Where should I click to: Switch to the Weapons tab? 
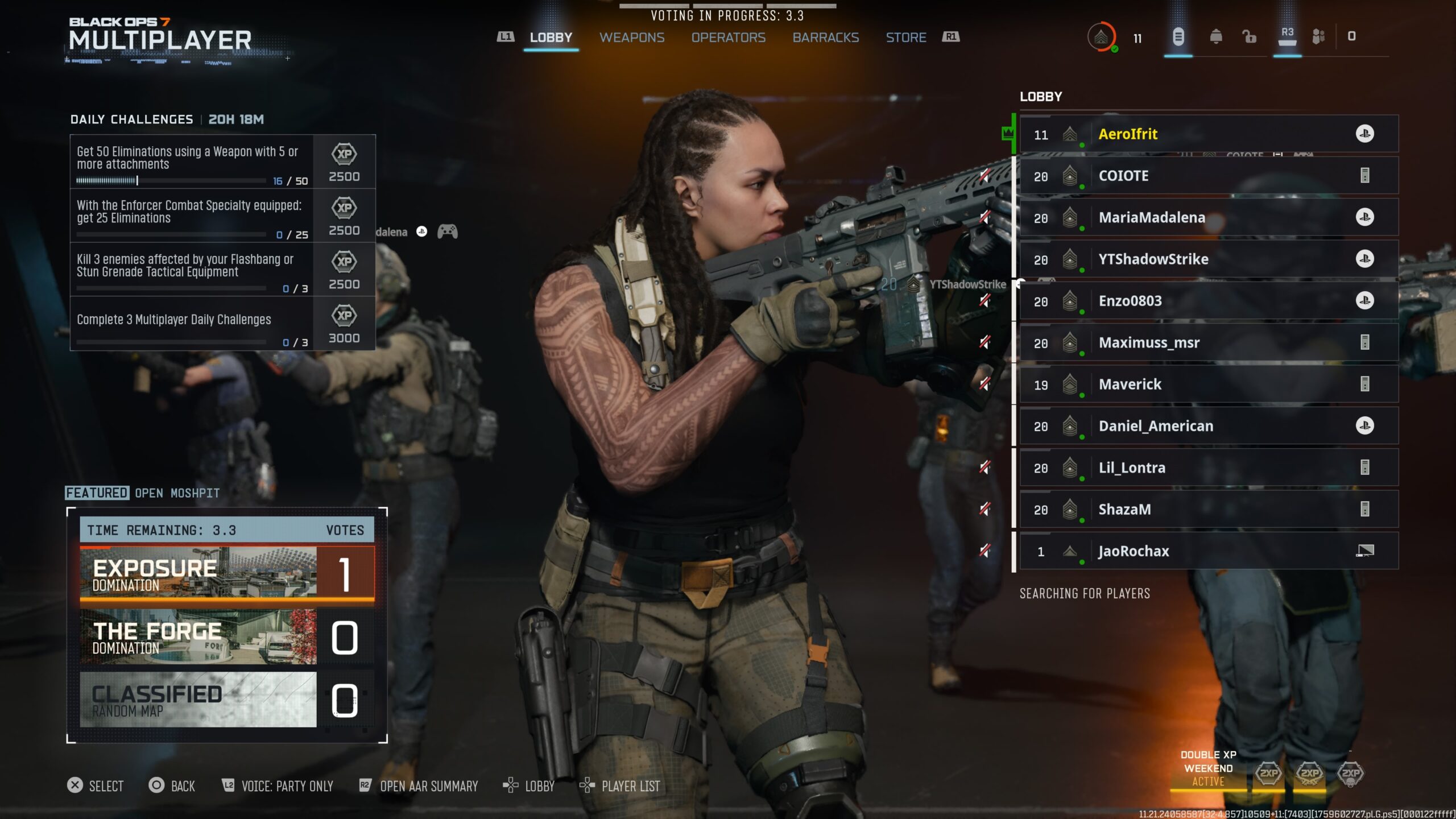tap(631, 38)
